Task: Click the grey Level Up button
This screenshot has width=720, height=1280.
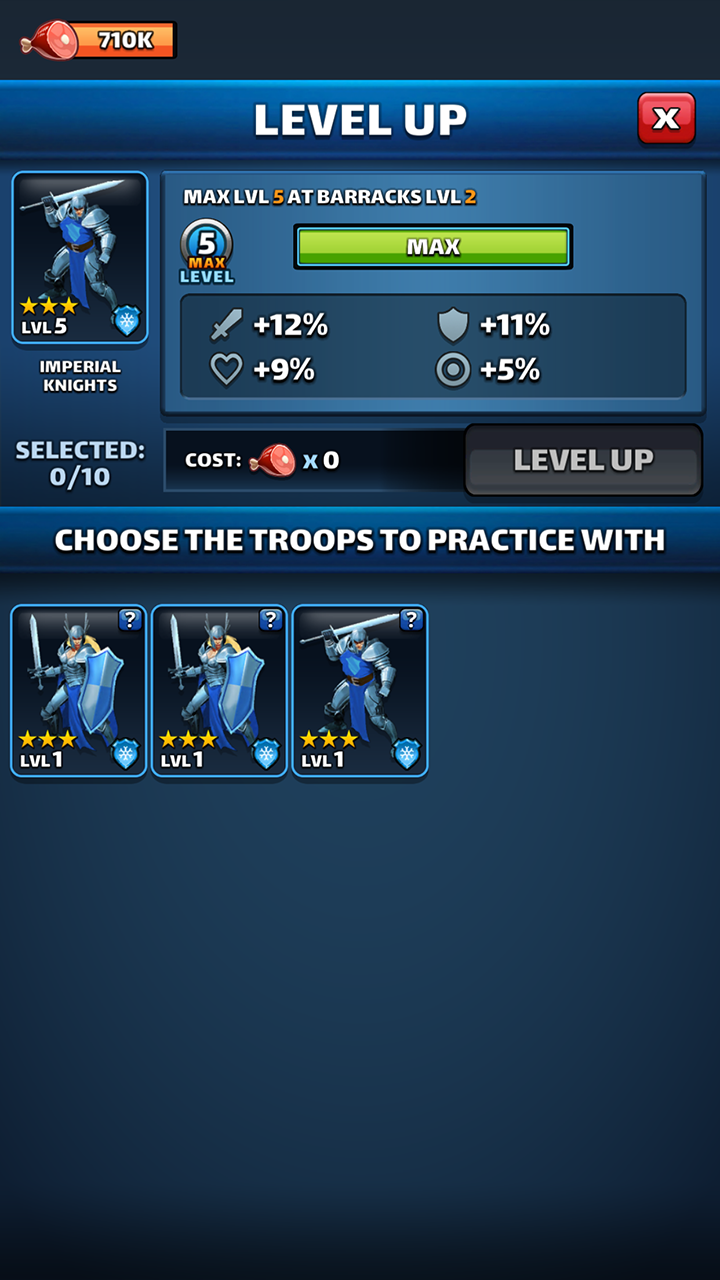Action: pos(583,460)
